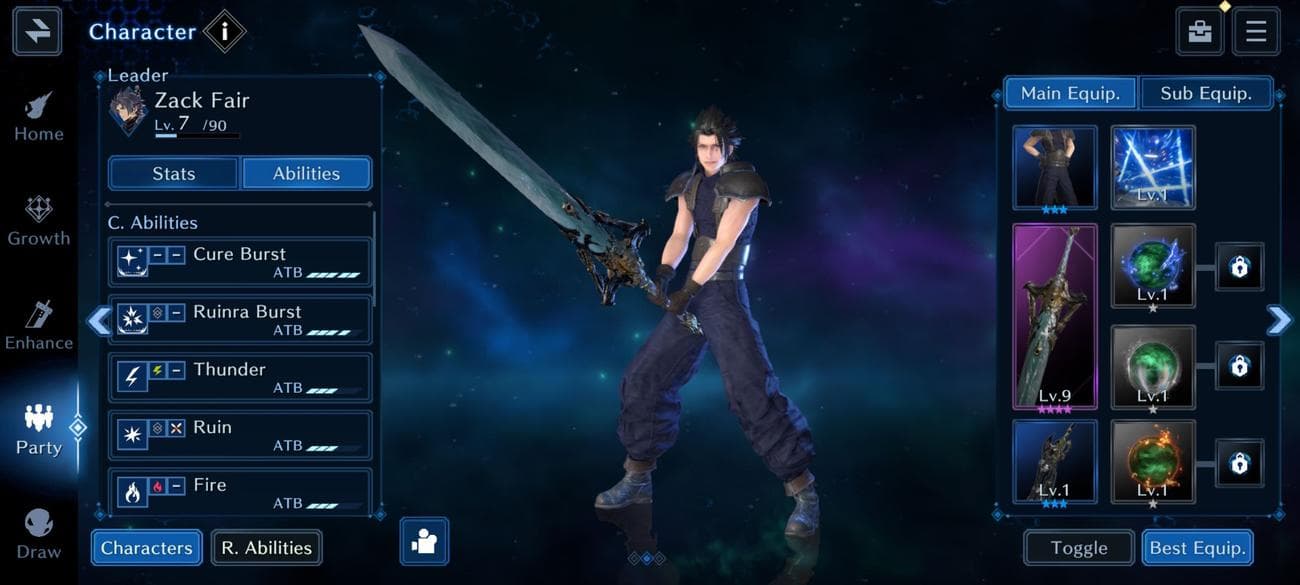Screen dimensions: 1300x585
Task: Open the Characters list button
Action: click(x=146, y=548)
